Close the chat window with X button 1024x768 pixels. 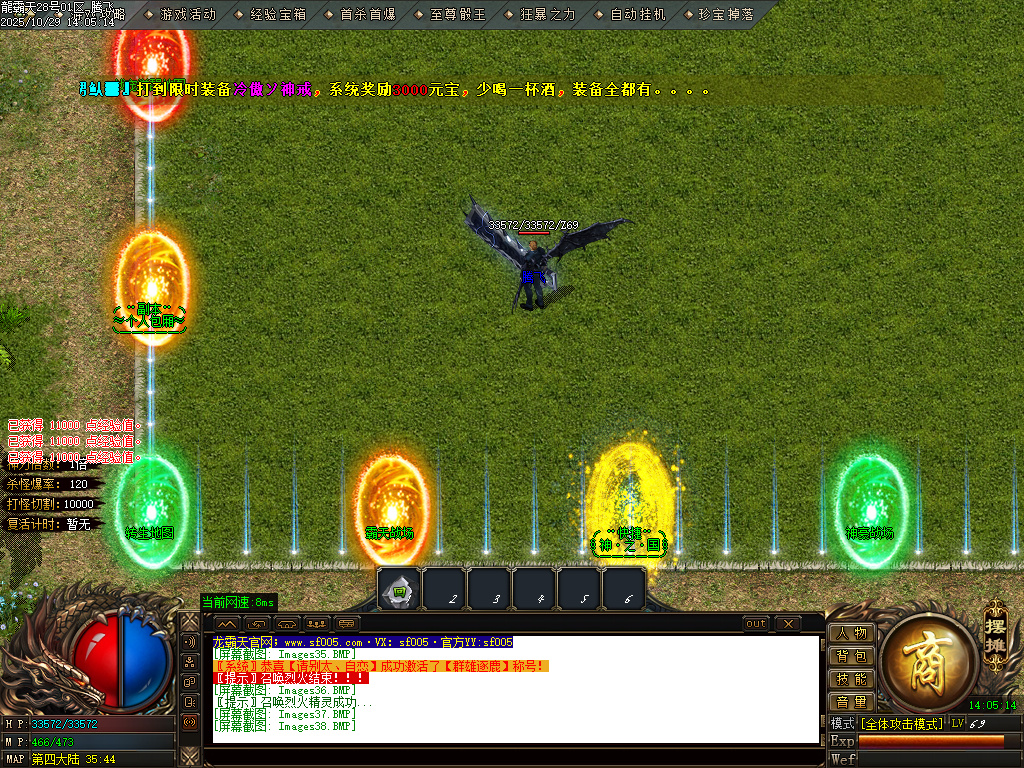point(788,624)
